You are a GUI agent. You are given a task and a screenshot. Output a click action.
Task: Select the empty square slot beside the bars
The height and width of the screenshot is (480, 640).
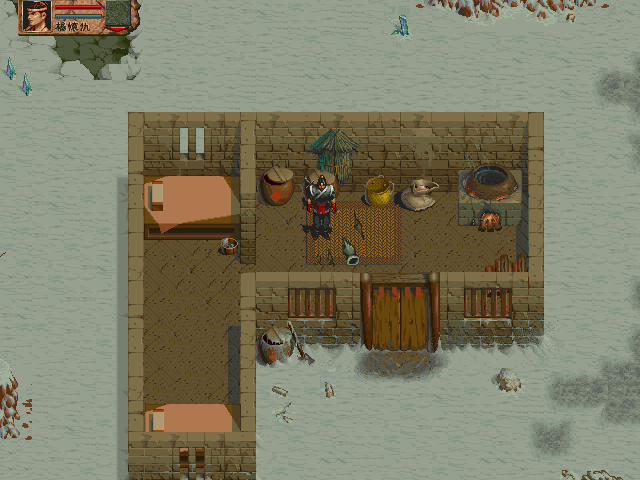click(118, 13)
